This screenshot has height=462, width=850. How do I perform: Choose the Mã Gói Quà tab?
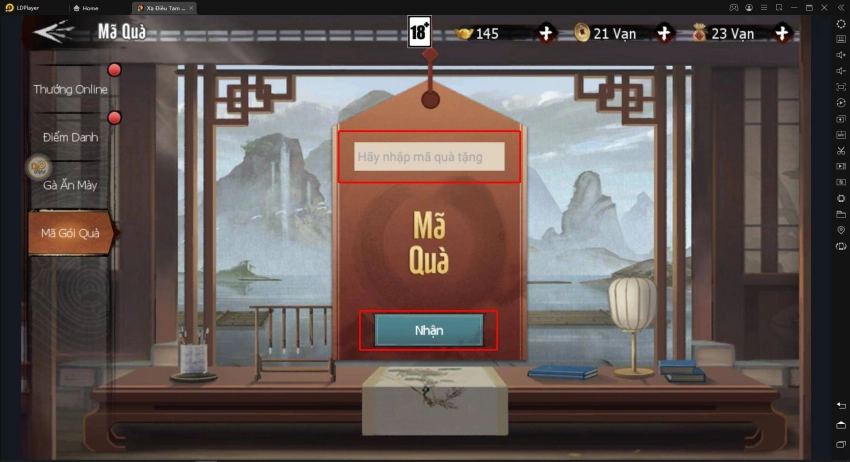tap(70, 233)
